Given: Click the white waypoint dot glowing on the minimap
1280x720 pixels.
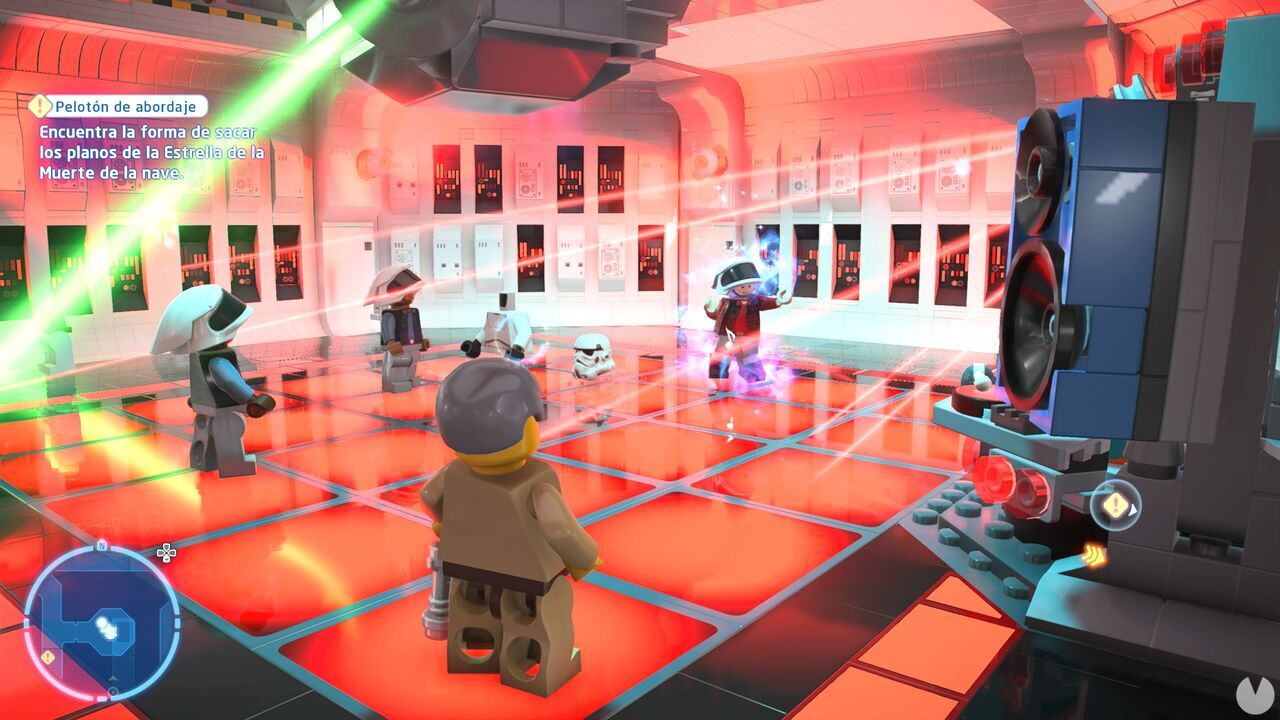Looking at the screenshot, I should (102, 622).
